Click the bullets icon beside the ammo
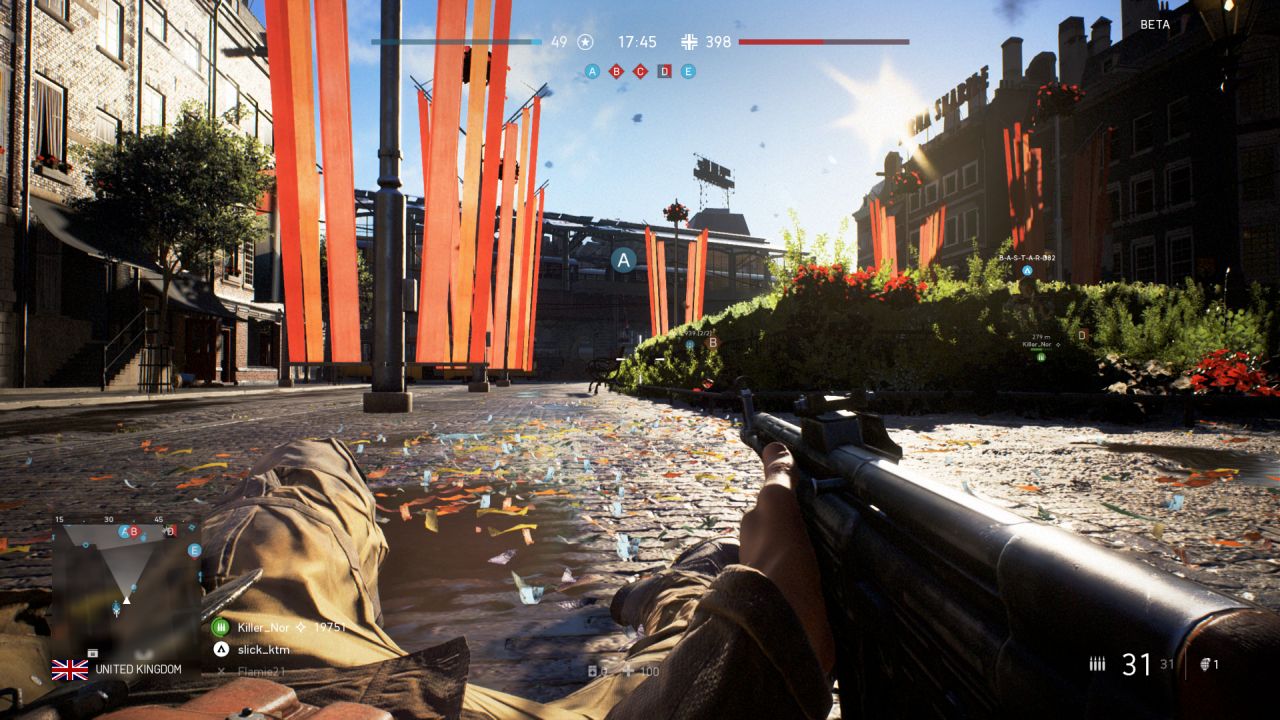Image resolution: width=1280 pixels, height=720 pixels. tap(1098, 664)
